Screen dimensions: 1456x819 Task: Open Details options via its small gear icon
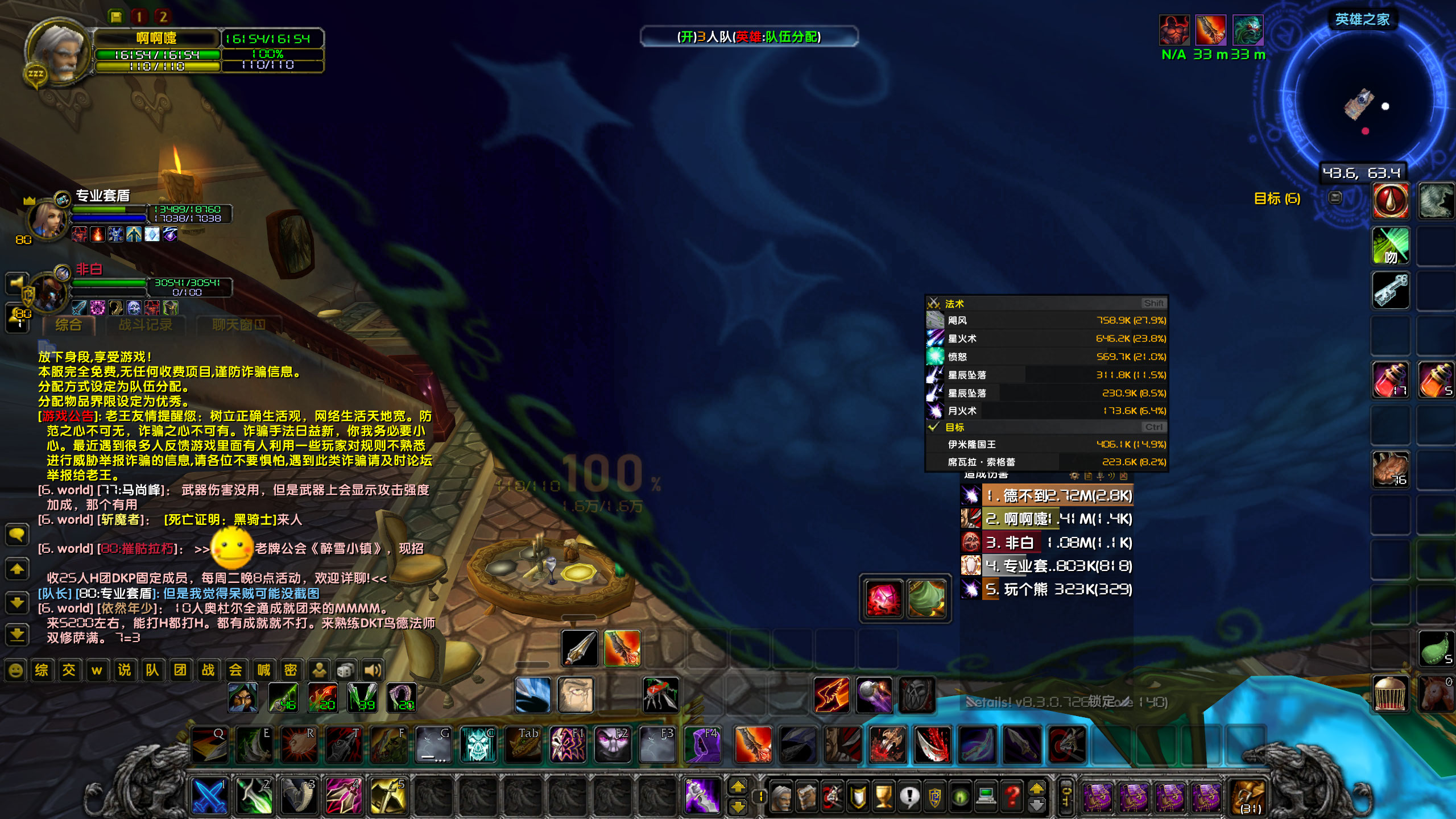pos(1074,475)
